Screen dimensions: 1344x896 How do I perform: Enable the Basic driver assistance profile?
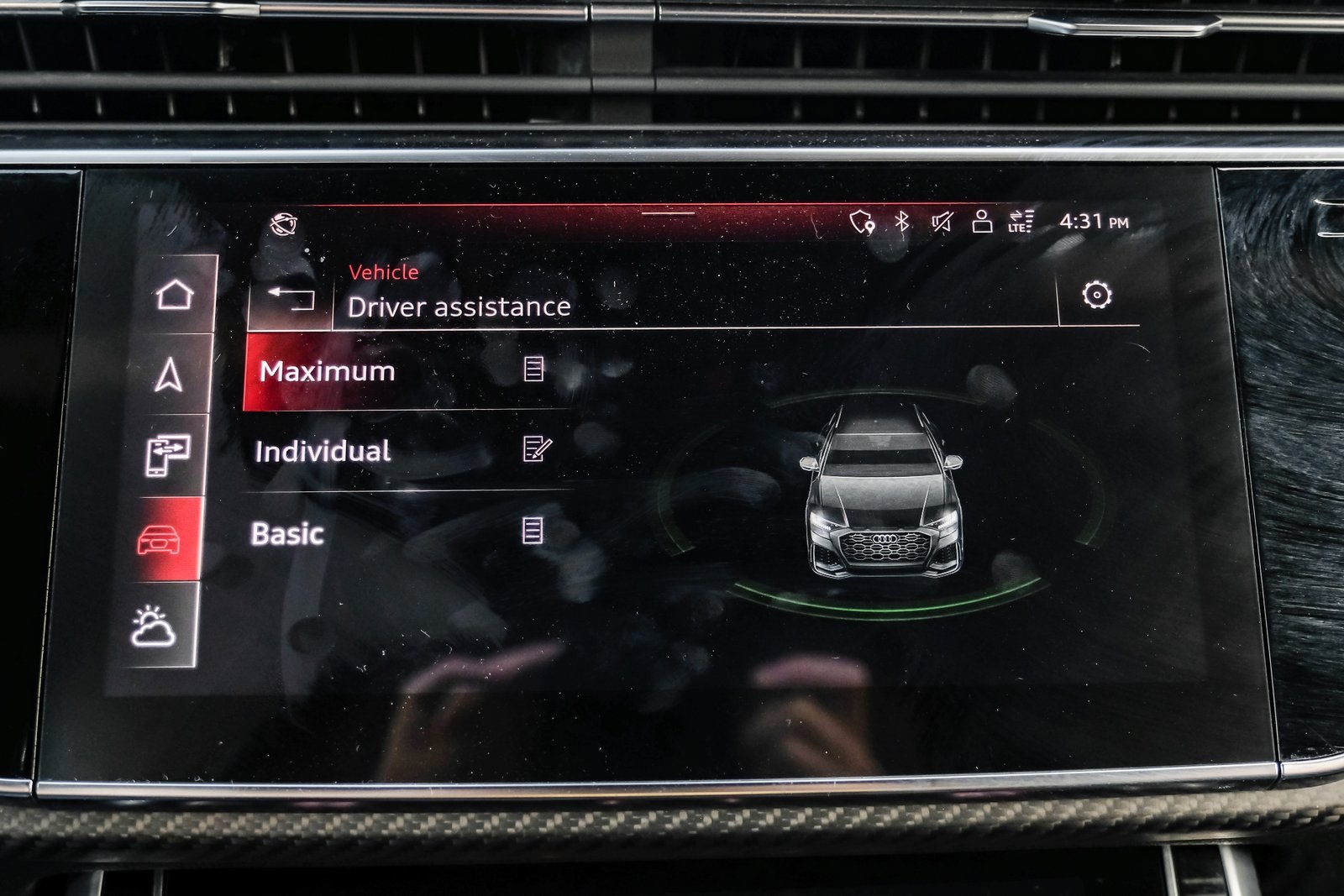(289, 532)
